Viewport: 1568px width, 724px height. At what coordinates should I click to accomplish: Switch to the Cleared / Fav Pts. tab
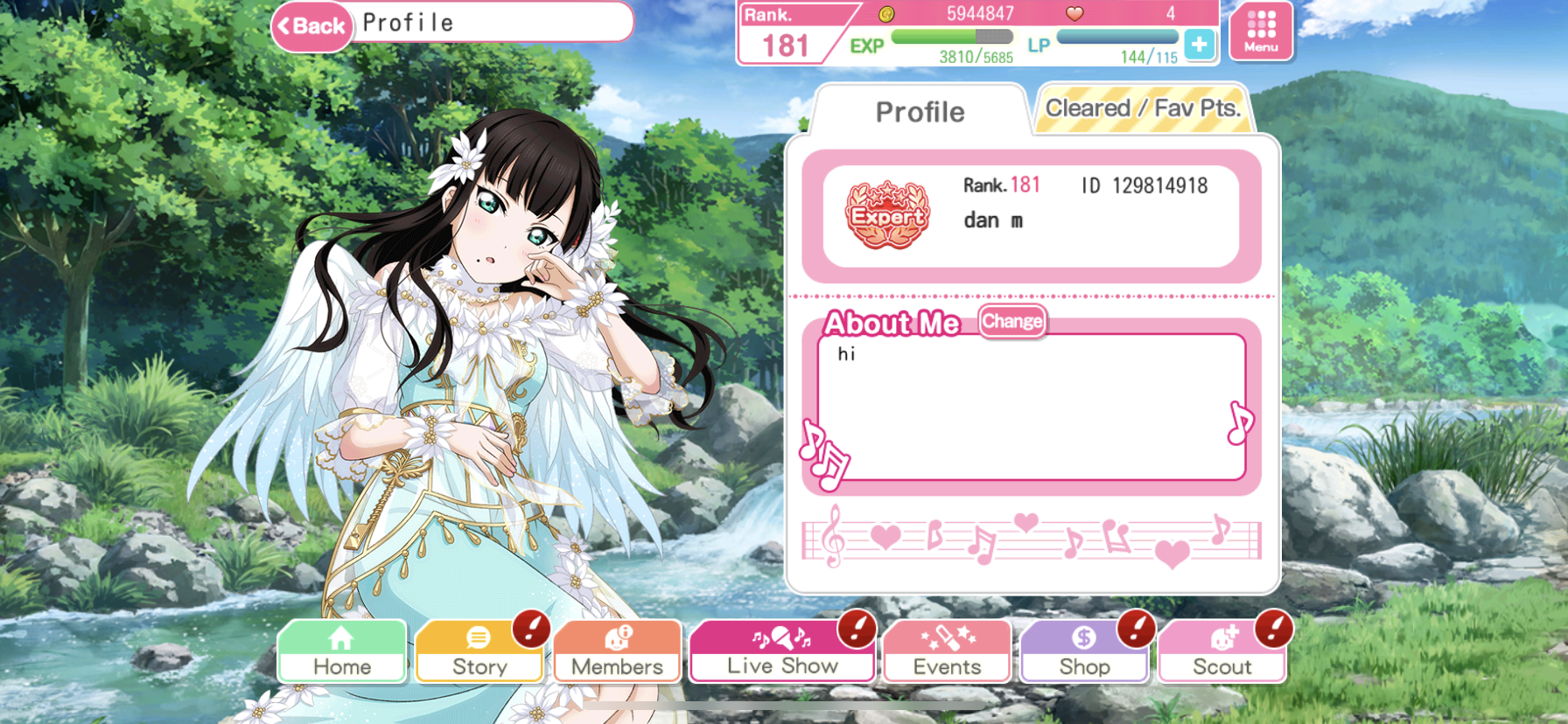coord(1142,109)
